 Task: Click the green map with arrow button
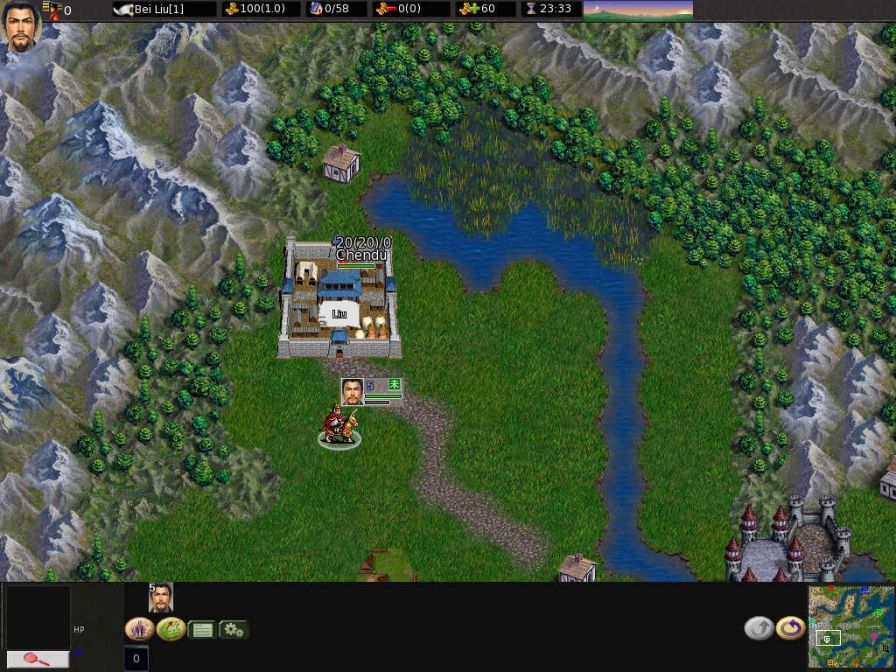click(170, 629)
